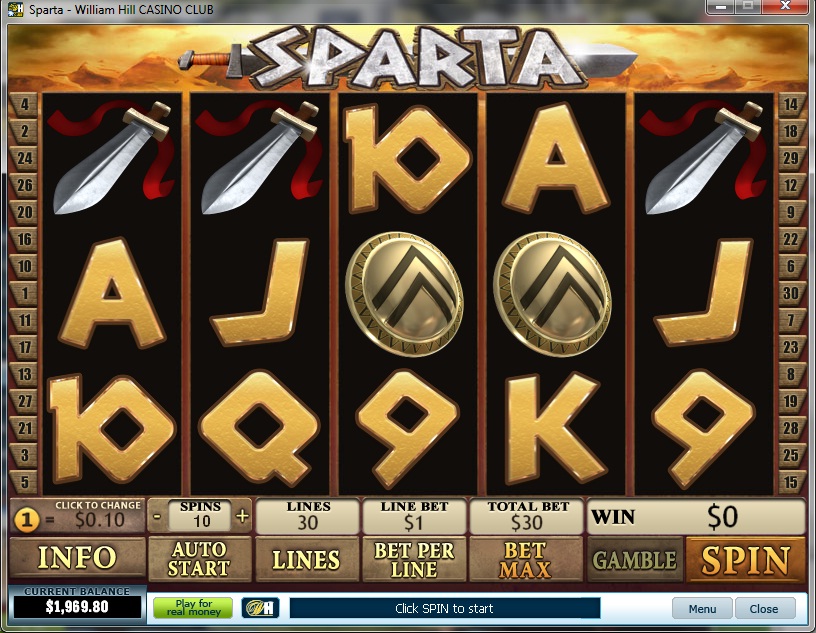The image size is (816, 633).
Task: Select payline number 4 marker
Action: (24, 104)
